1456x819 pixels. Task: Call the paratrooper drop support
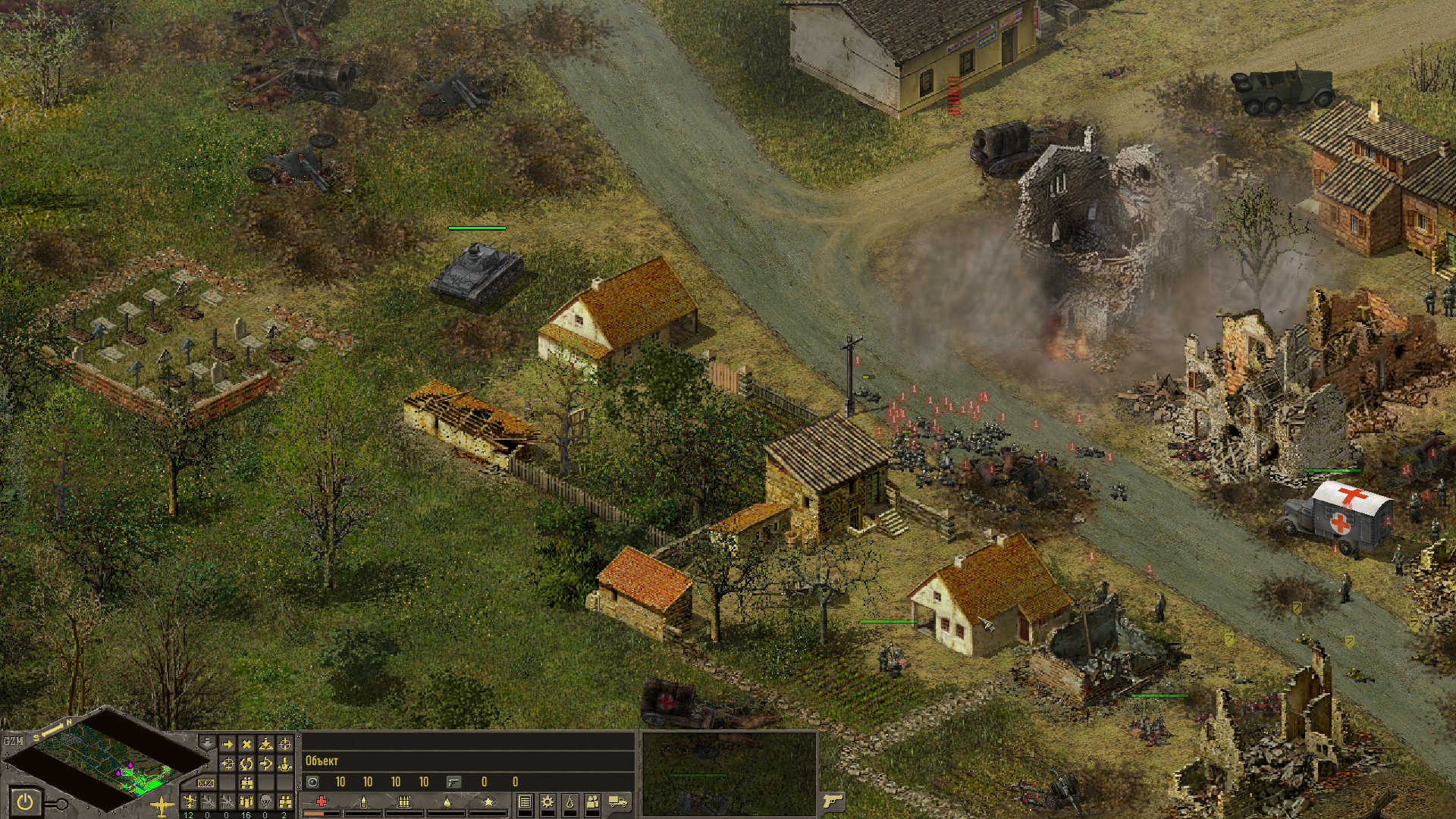[265, 802]
